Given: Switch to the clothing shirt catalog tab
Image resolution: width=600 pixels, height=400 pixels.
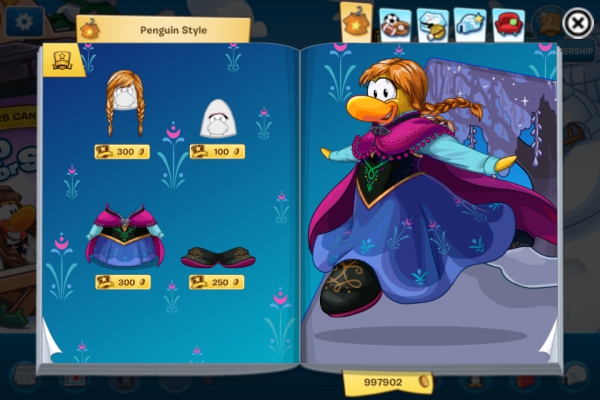Looking at the screenshot, I should tap(358, 21).
